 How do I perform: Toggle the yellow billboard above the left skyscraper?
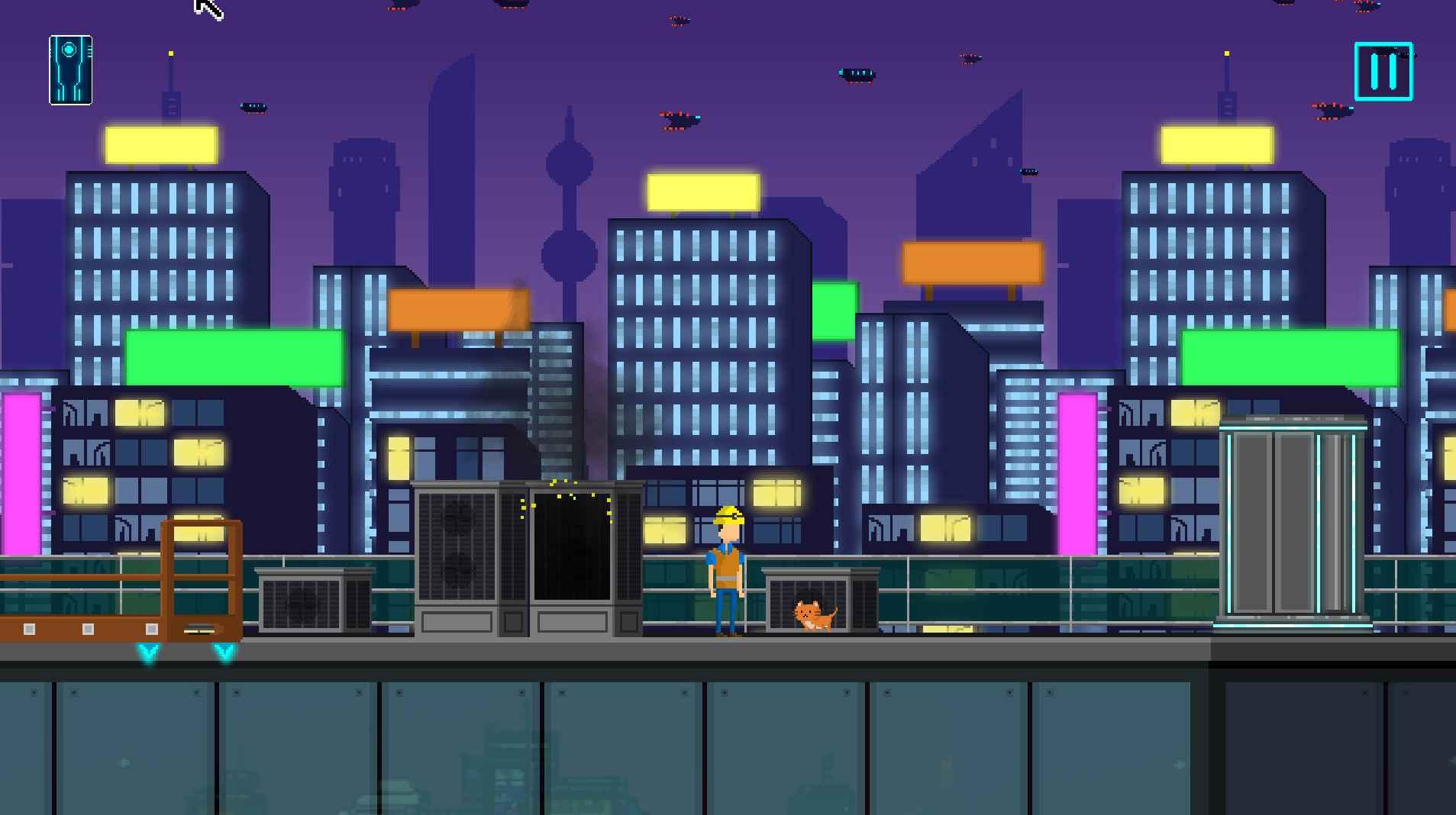160,145
